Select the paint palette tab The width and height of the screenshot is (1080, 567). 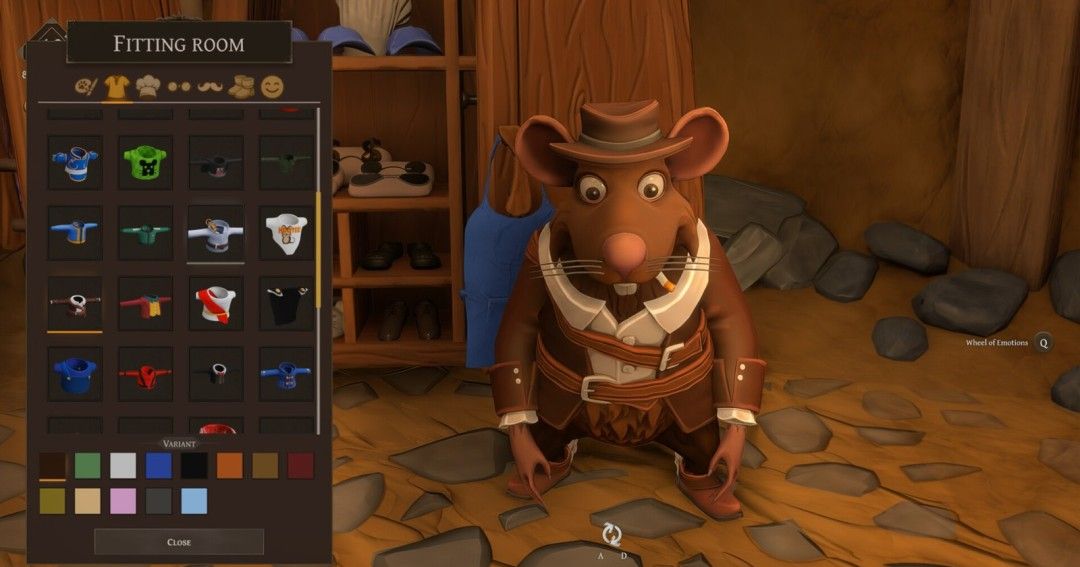click(x=86, y=87)
